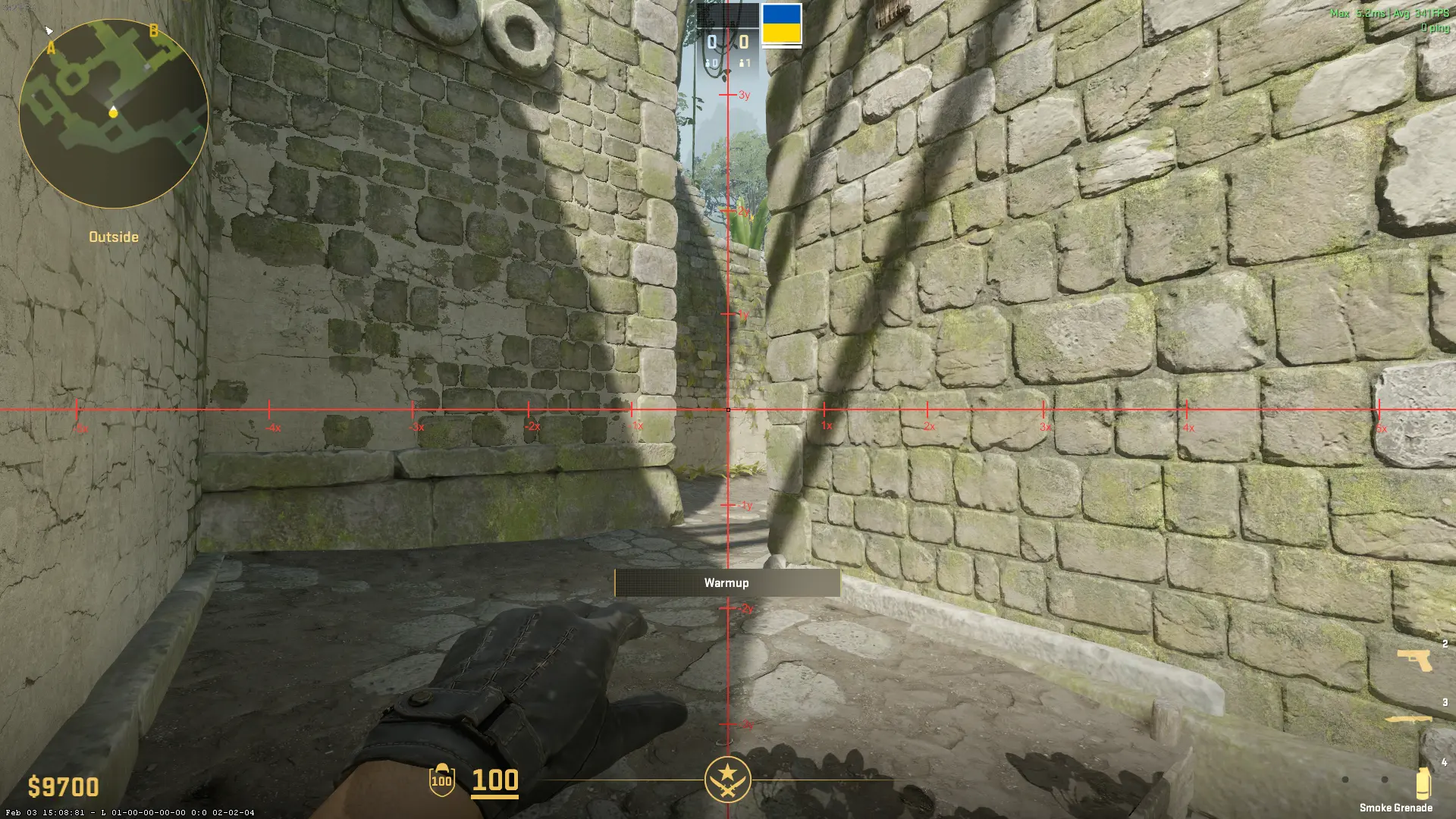Click the Ukraine flag player avatar

[781, 24]
